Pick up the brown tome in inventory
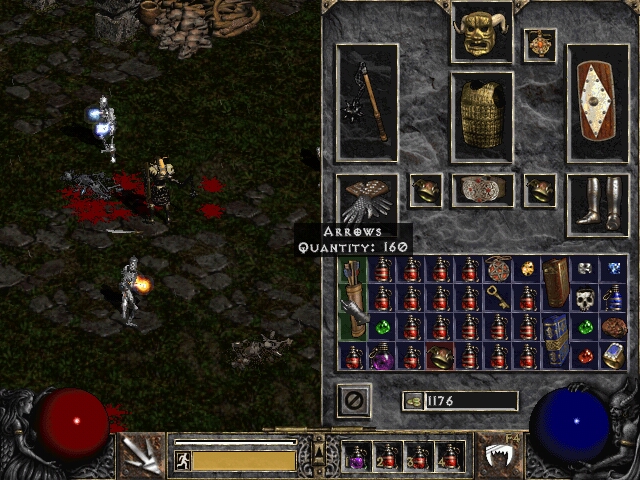The width and height of the screenshot is (640, 480). pyautogui.click(x=556, y=283)
